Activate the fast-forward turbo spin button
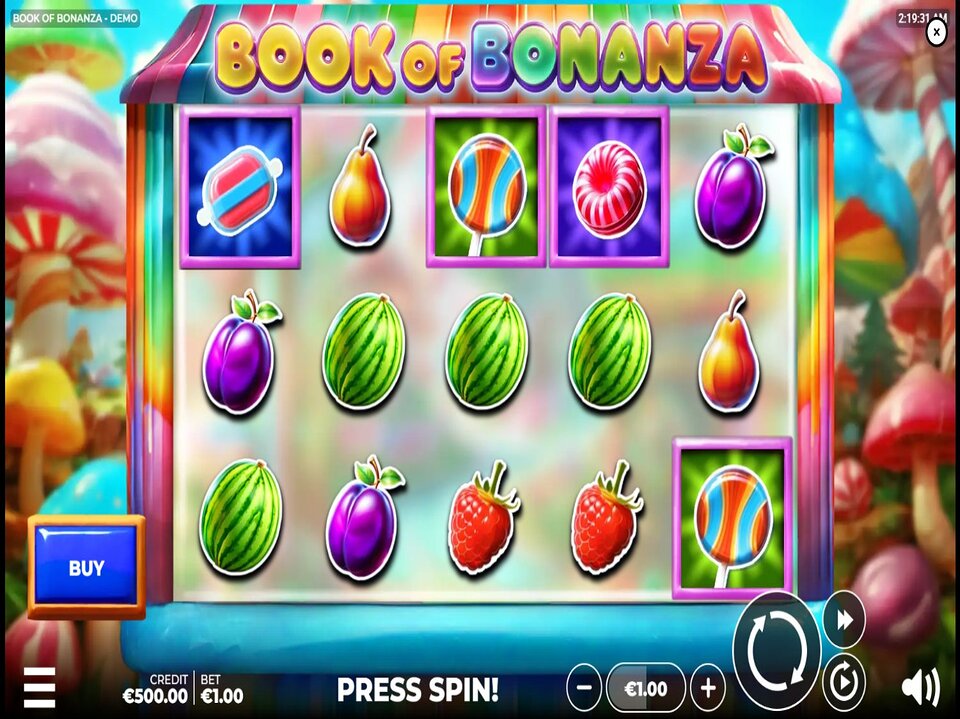Image resolution: width=960 pixels, height=719 pixels. pyautogui.click(x=844, y=620)
